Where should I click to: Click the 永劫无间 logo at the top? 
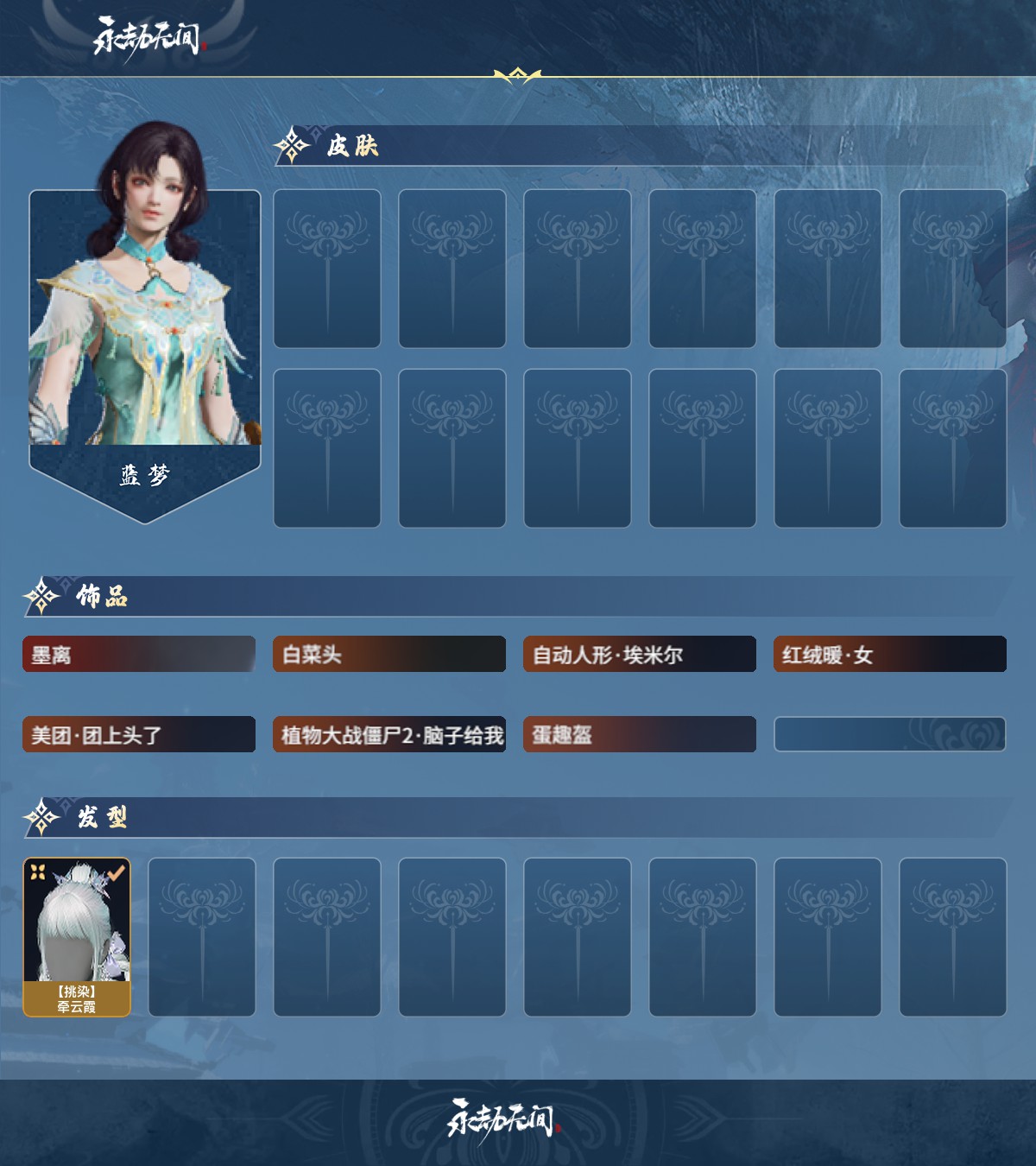(147, 38)
